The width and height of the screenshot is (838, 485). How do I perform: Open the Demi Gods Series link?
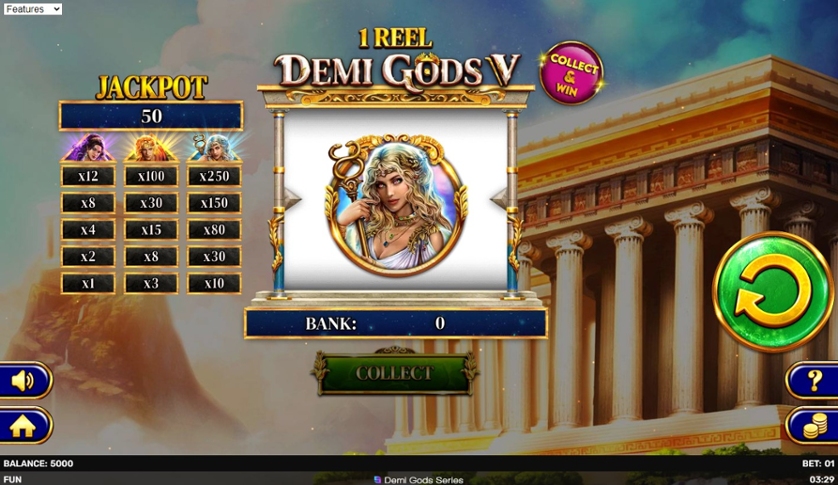[418, 480]
